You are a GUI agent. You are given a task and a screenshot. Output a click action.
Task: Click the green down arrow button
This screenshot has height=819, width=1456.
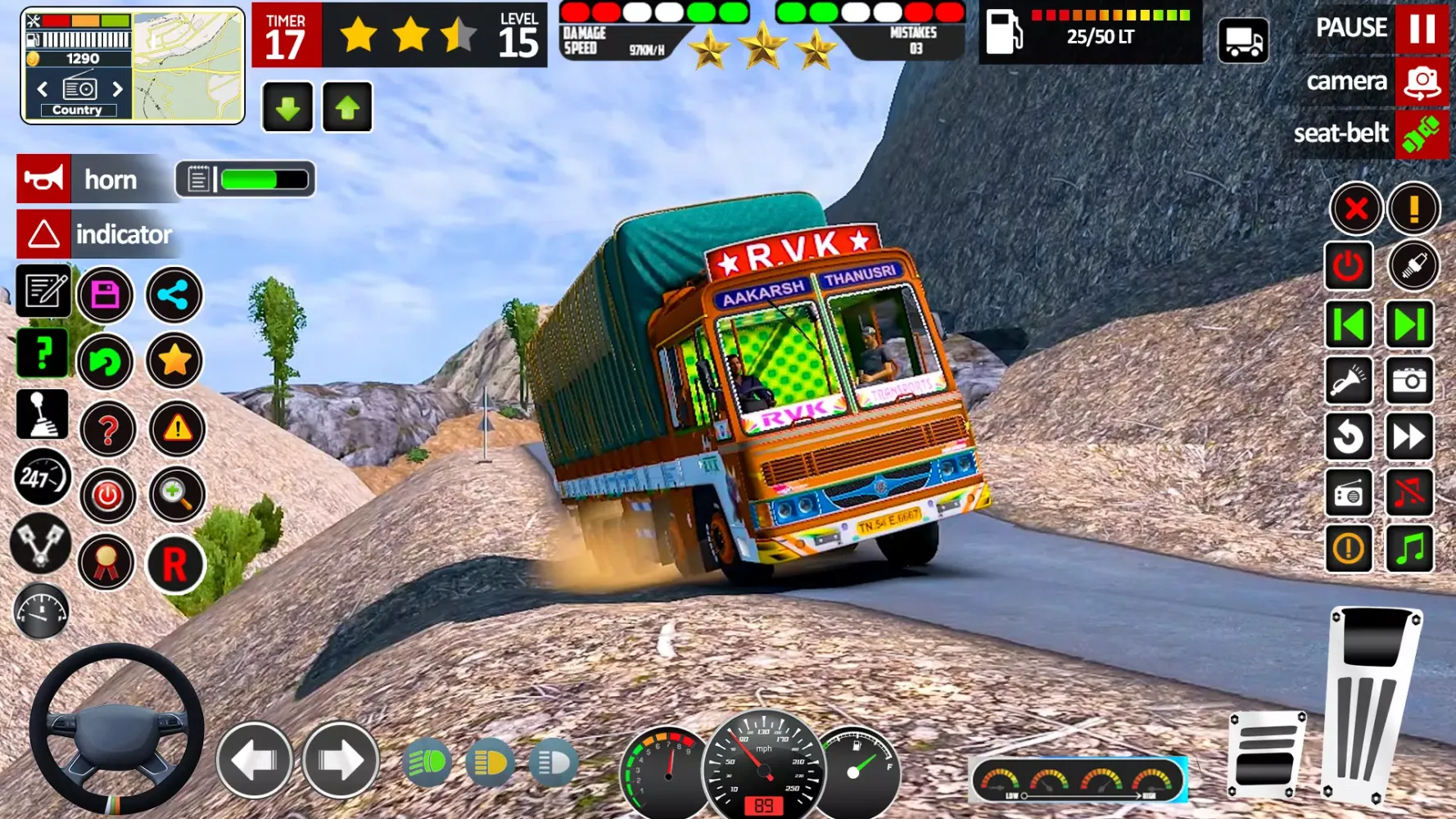click(287, 107)
